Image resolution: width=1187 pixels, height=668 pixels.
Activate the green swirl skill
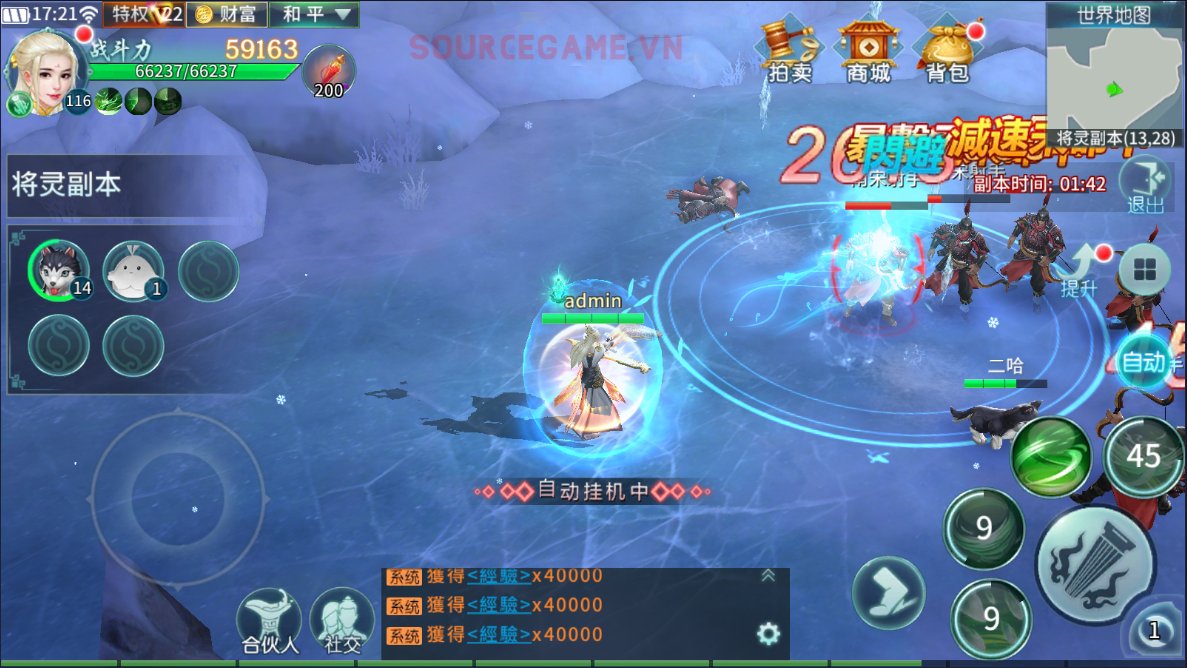(1050, 456)
